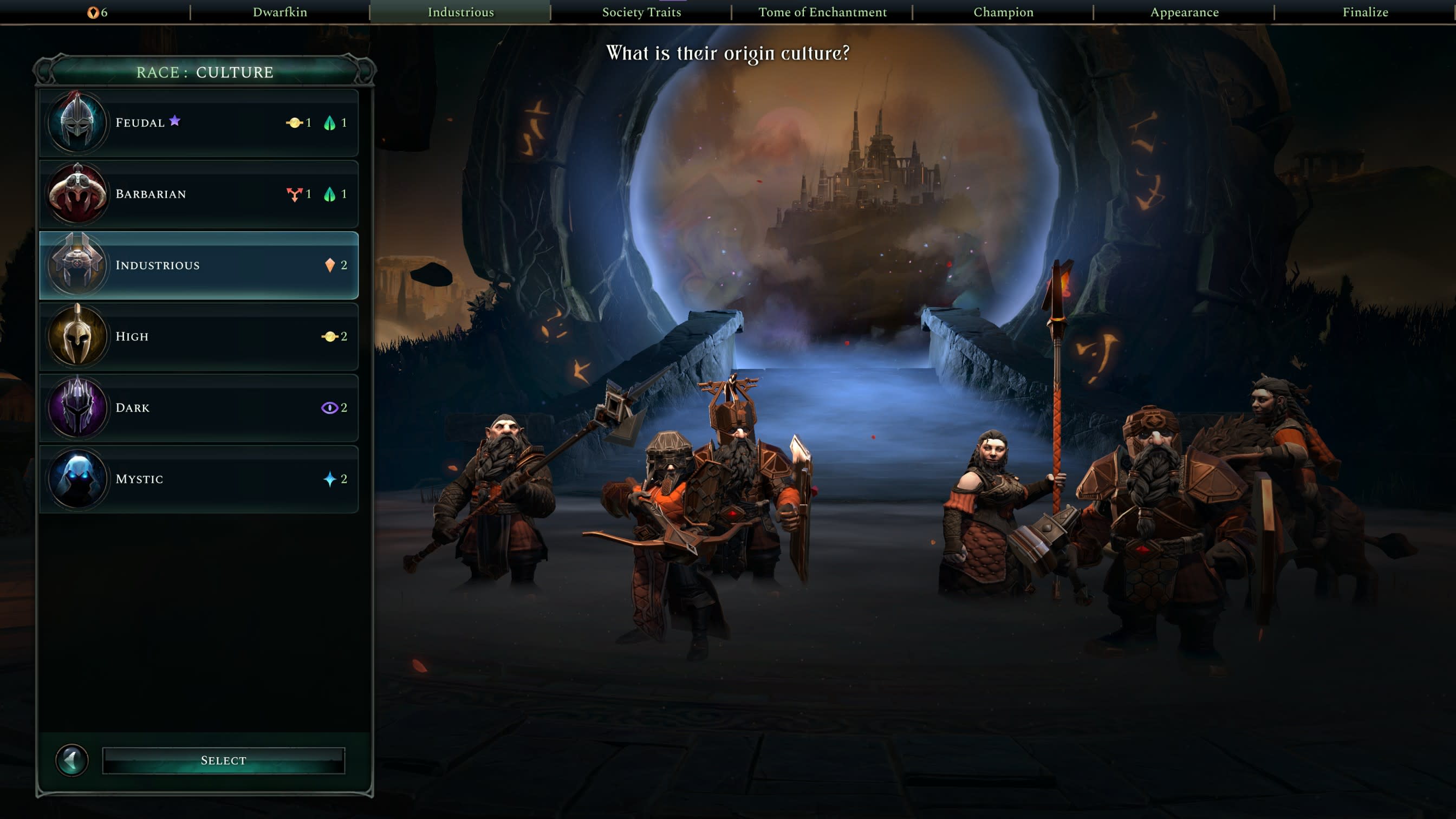Open the Appearance tab
Viewport: 1456px width, 819px height.
1184,12
